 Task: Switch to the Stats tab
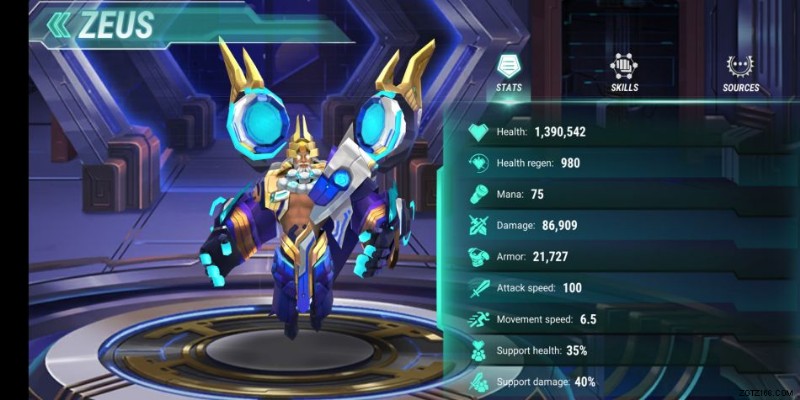pos(508,73)
